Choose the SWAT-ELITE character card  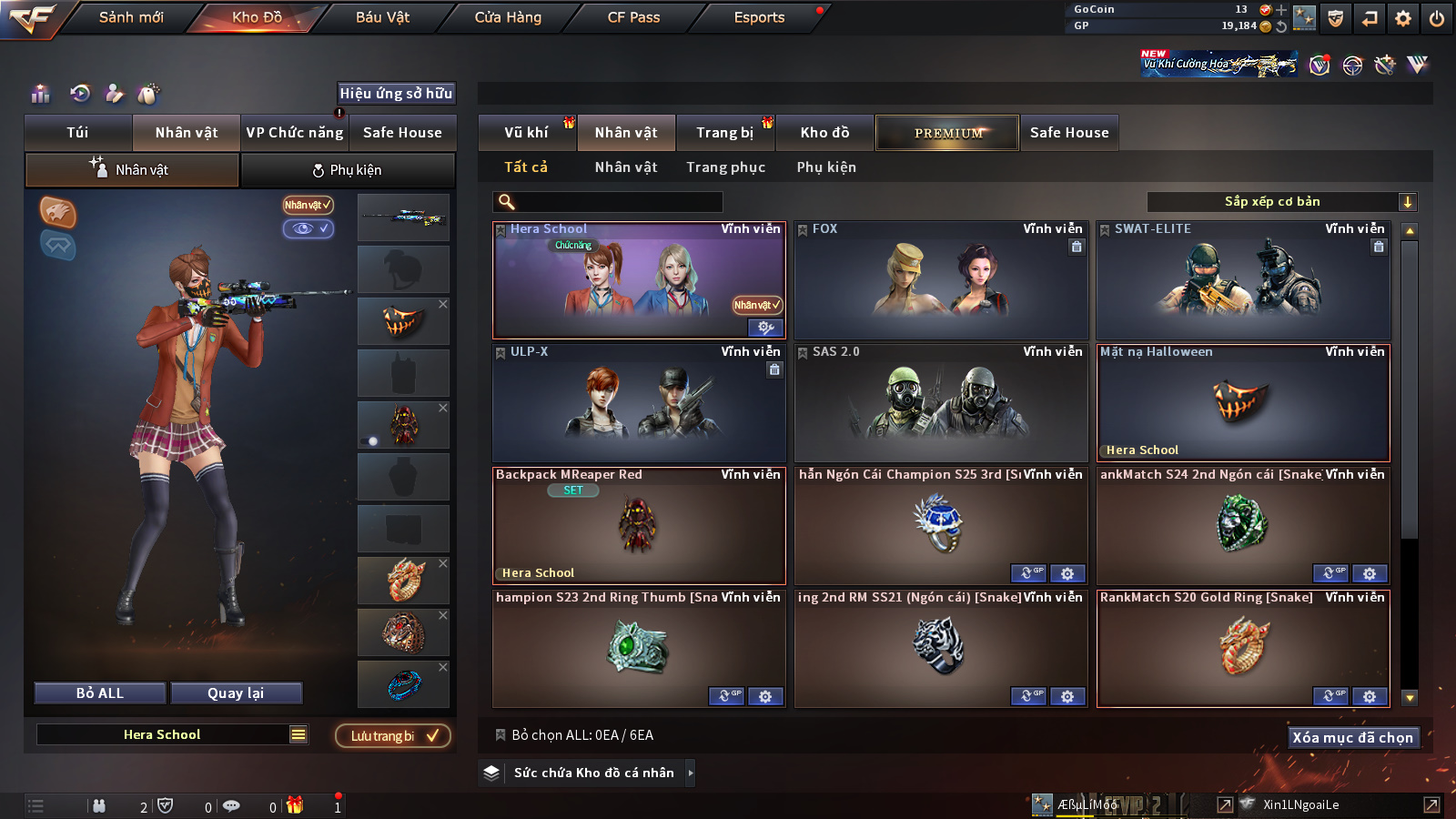(1242, 280)
